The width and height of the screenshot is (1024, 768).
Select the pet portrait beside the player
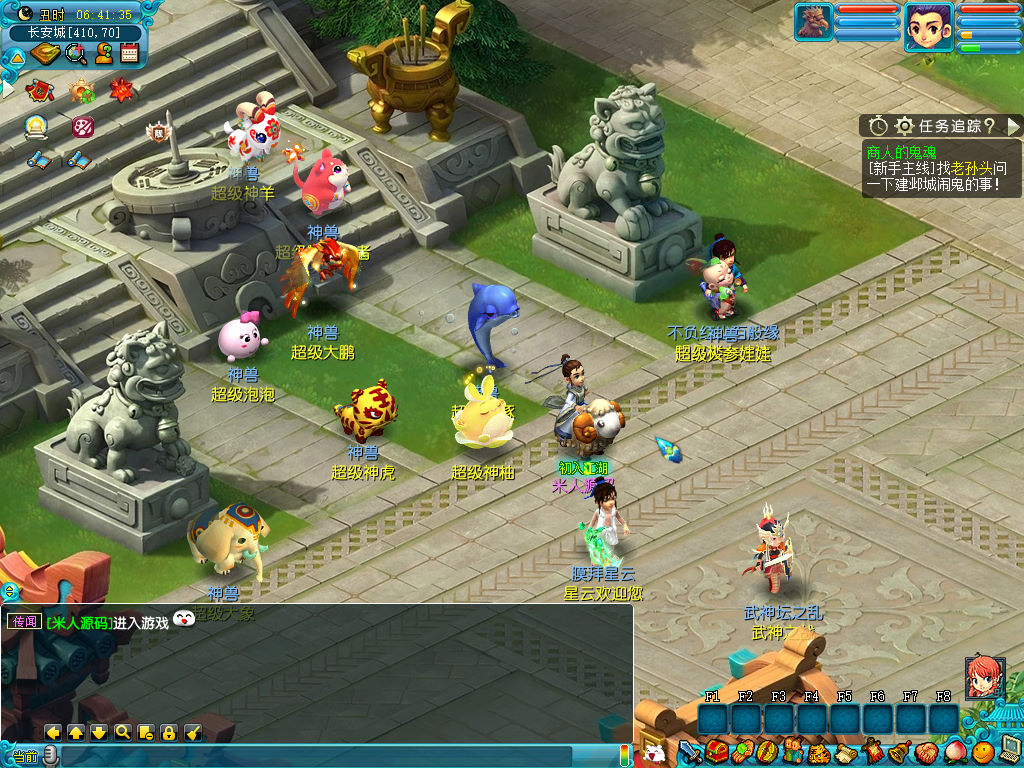814,22
